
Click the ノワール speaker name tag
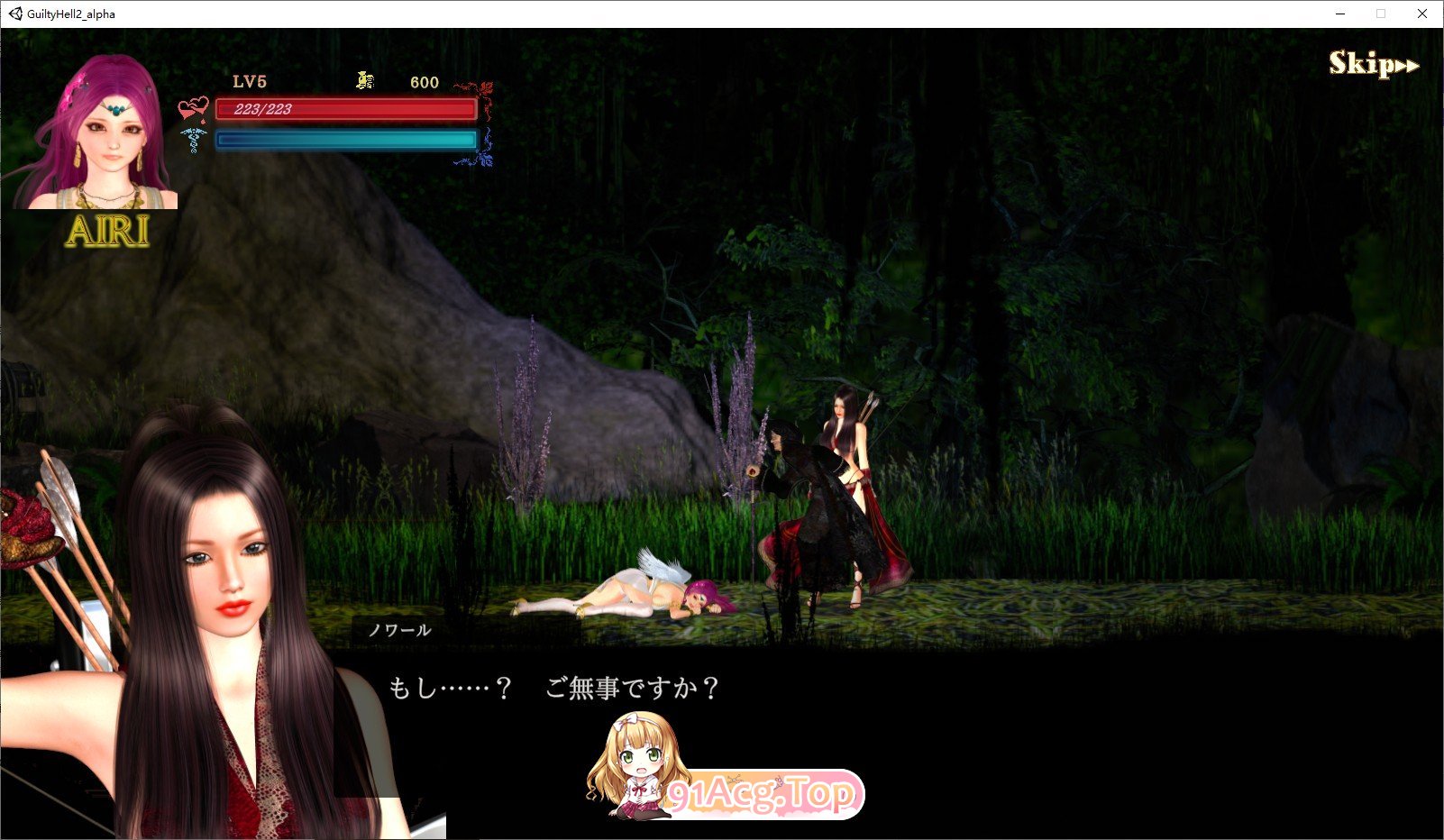[x=399, y=631]
